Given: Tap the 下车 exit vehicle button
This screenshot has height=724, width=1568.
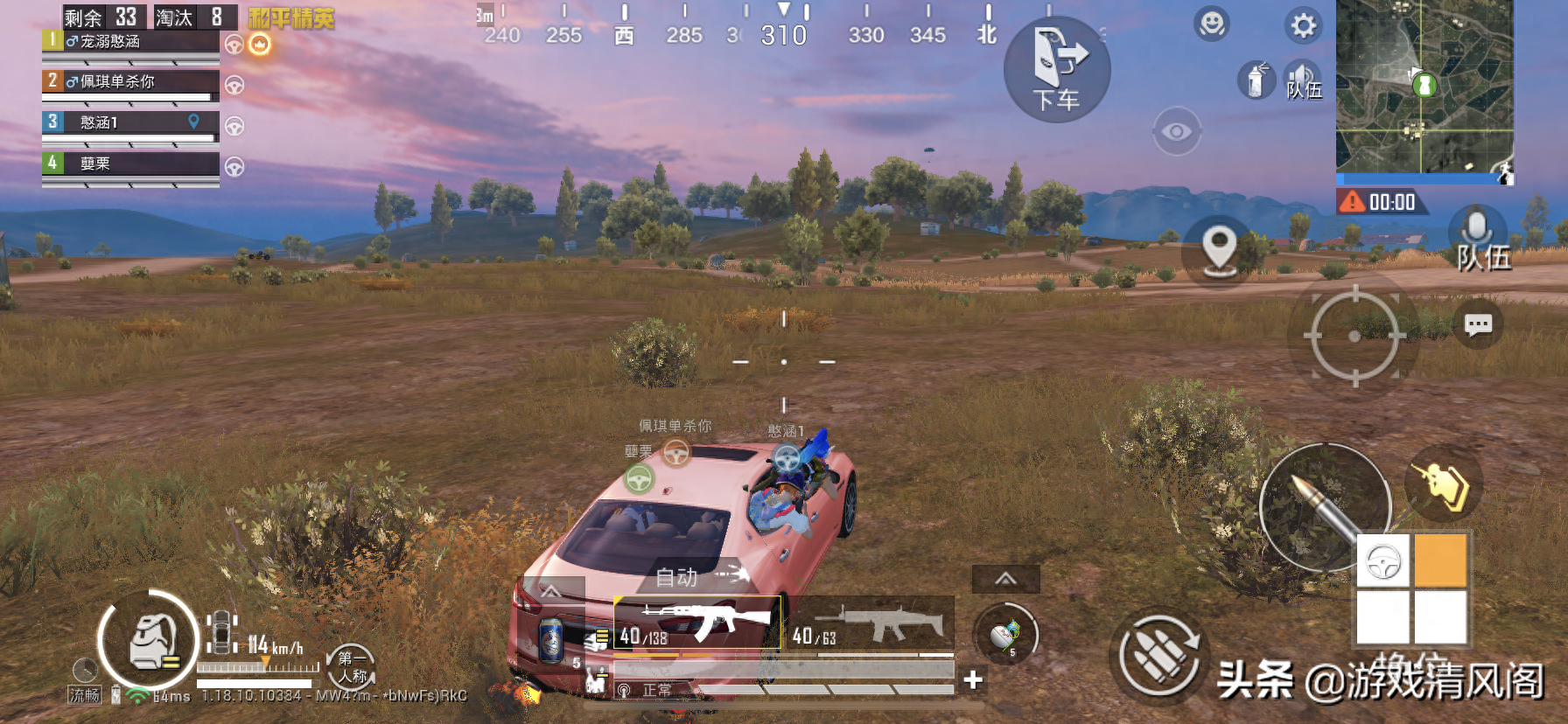Looking at the screenshot, I should (x=1056, y=70).
